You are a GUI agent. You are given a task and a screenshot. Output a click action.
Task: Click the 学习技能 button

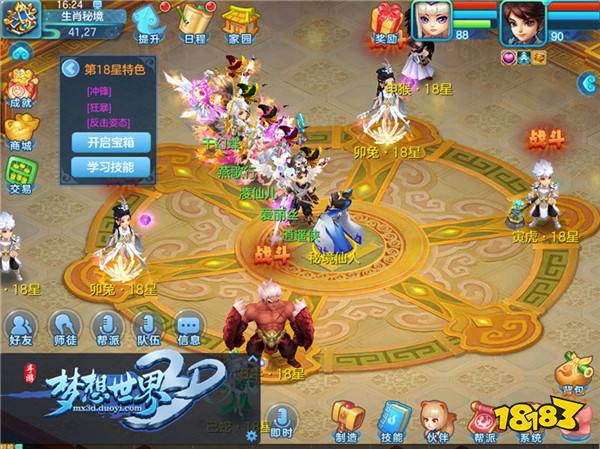coord(110,167)
